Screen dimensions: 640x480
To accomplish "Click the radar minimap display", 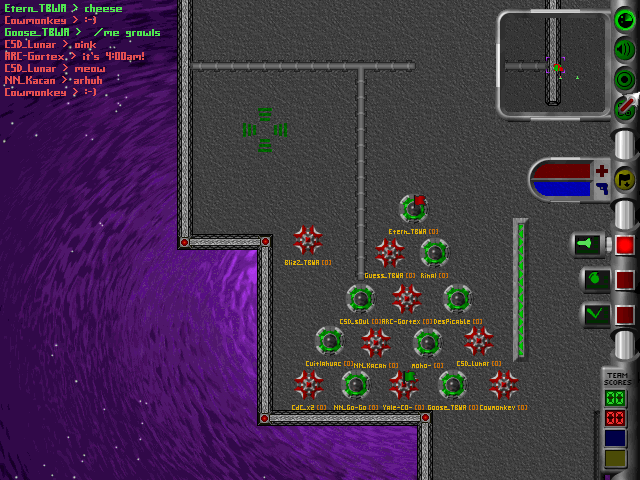I will [553, 62].
